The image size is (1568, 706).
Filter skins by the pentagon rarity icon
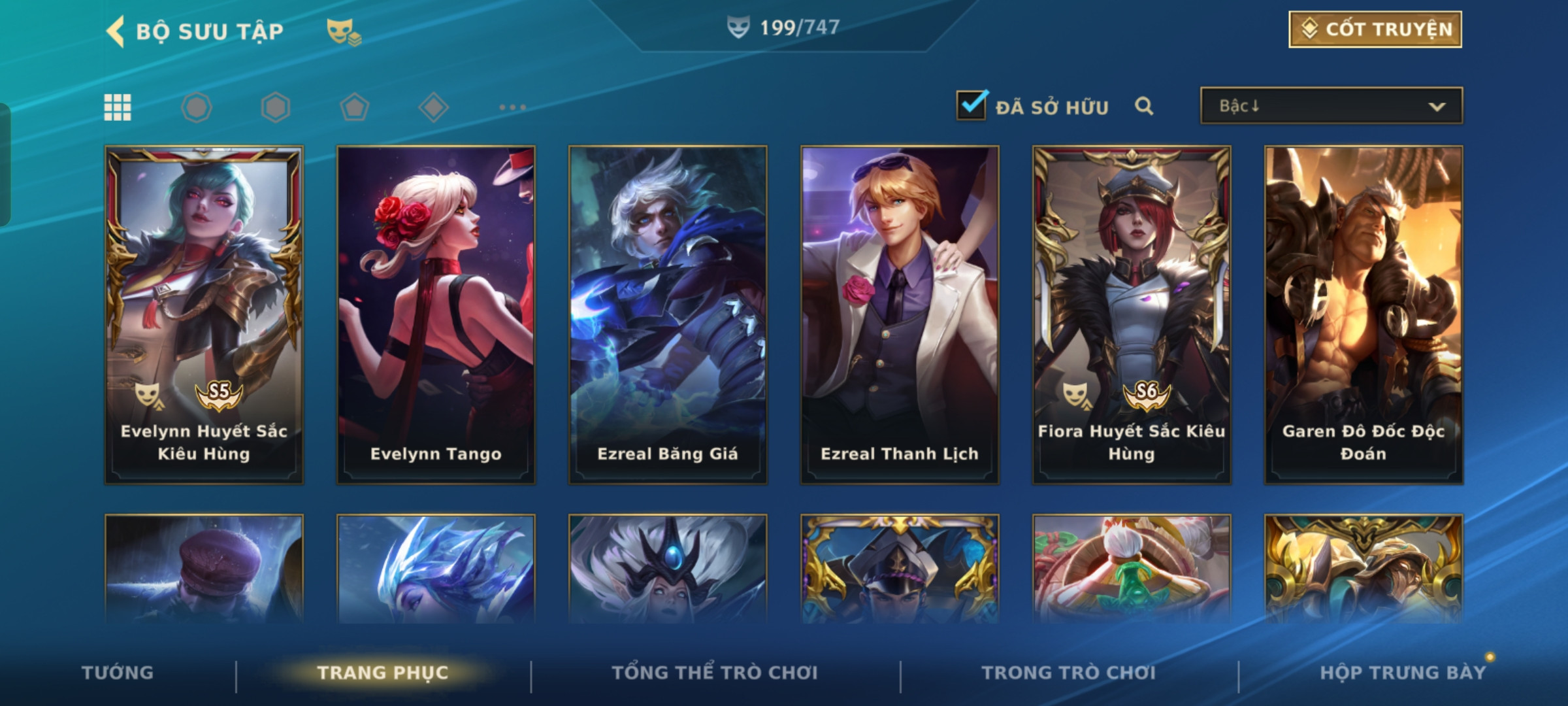pos(355,107)
